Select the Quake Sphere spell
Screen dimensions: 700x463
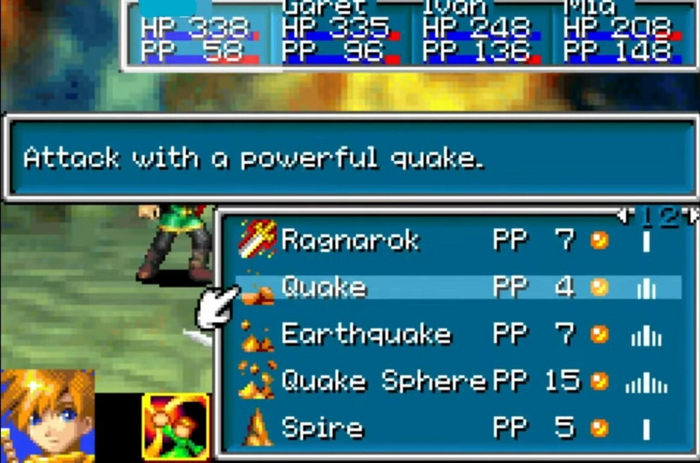point(383,381)
